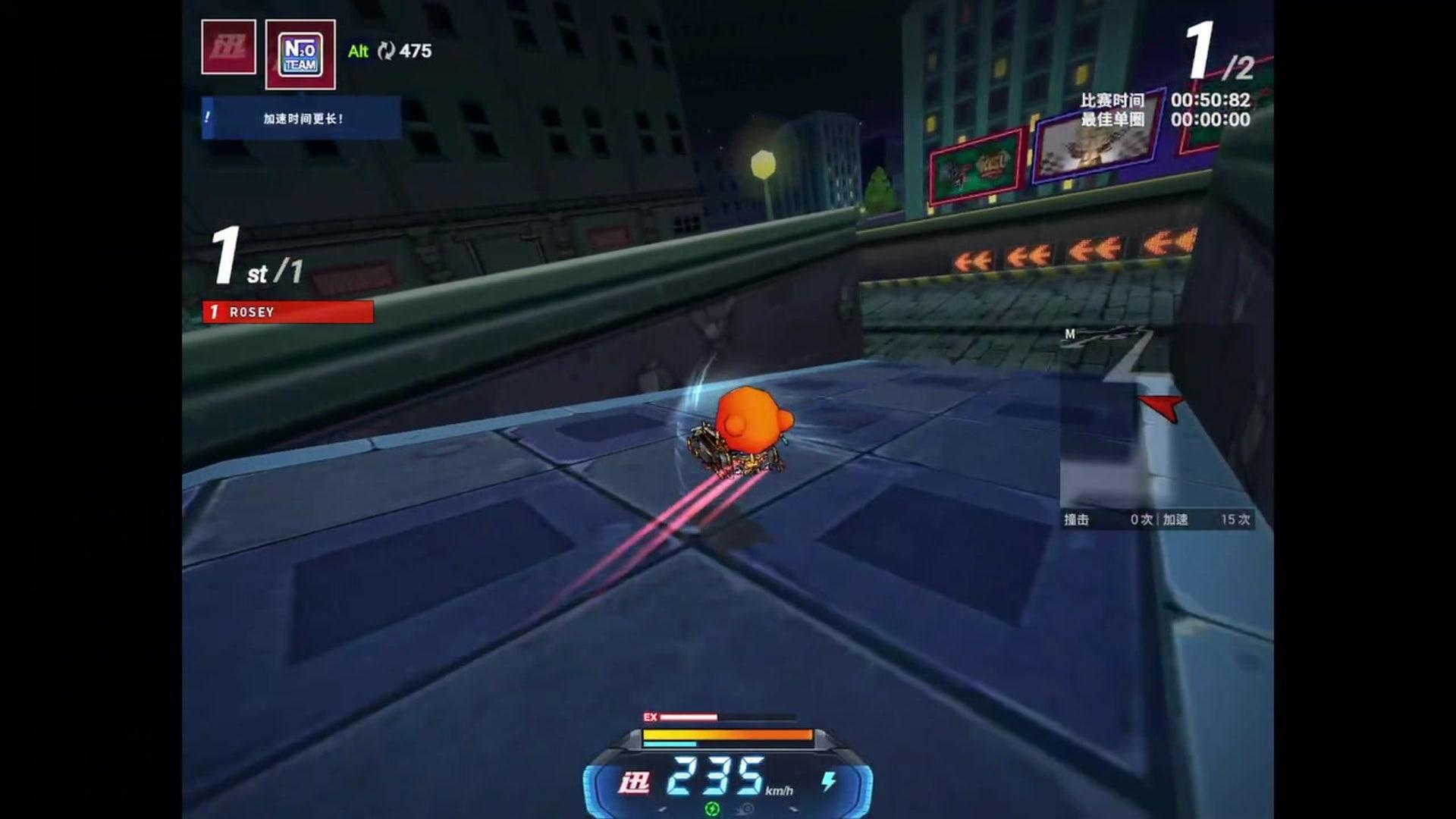Select ROSEY in the ranking list
This screenshot has width=1456, height=819.
[x=288, y=312]
